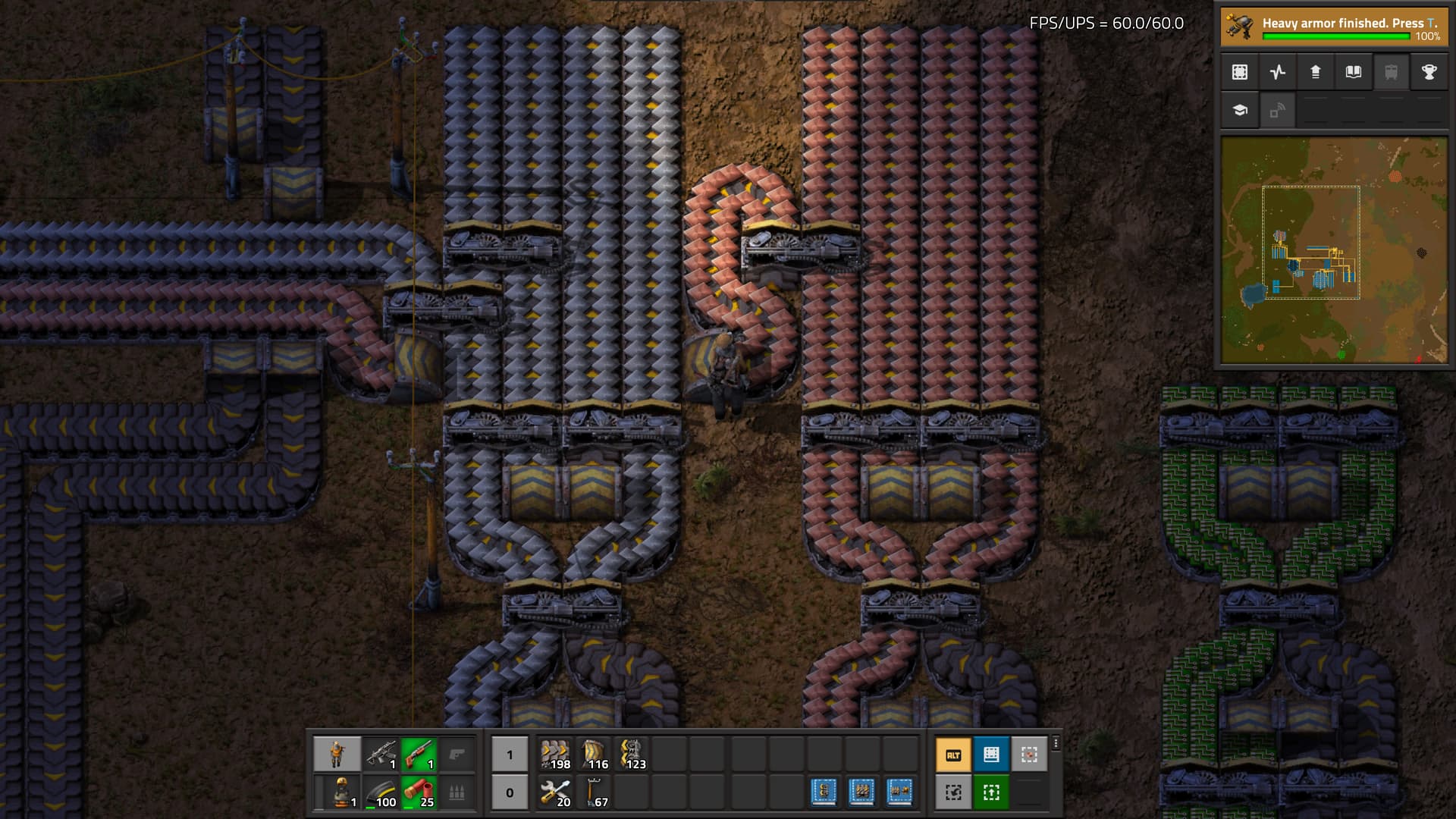The image size is (1456, 819).
Task: Open the character screen button
Action: 337,755
